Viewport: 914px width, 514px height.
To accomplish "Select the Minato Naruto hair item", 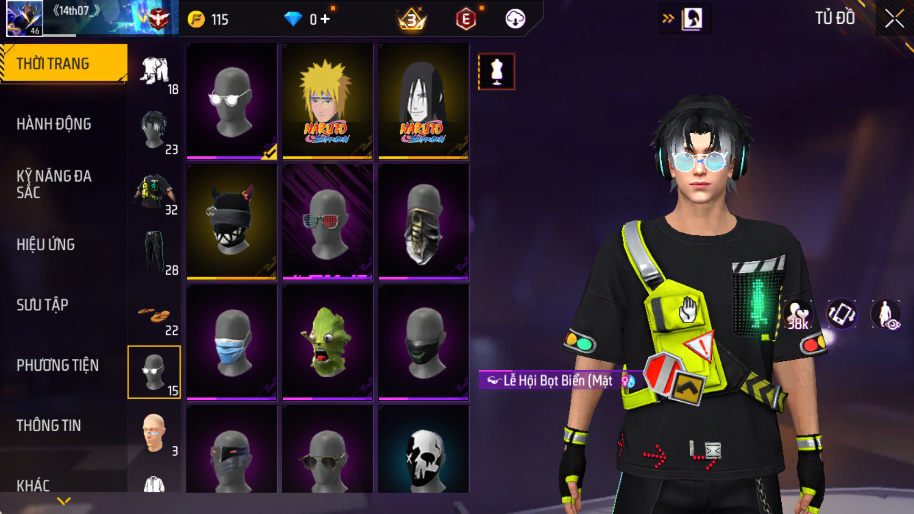I will pos(327,100).
